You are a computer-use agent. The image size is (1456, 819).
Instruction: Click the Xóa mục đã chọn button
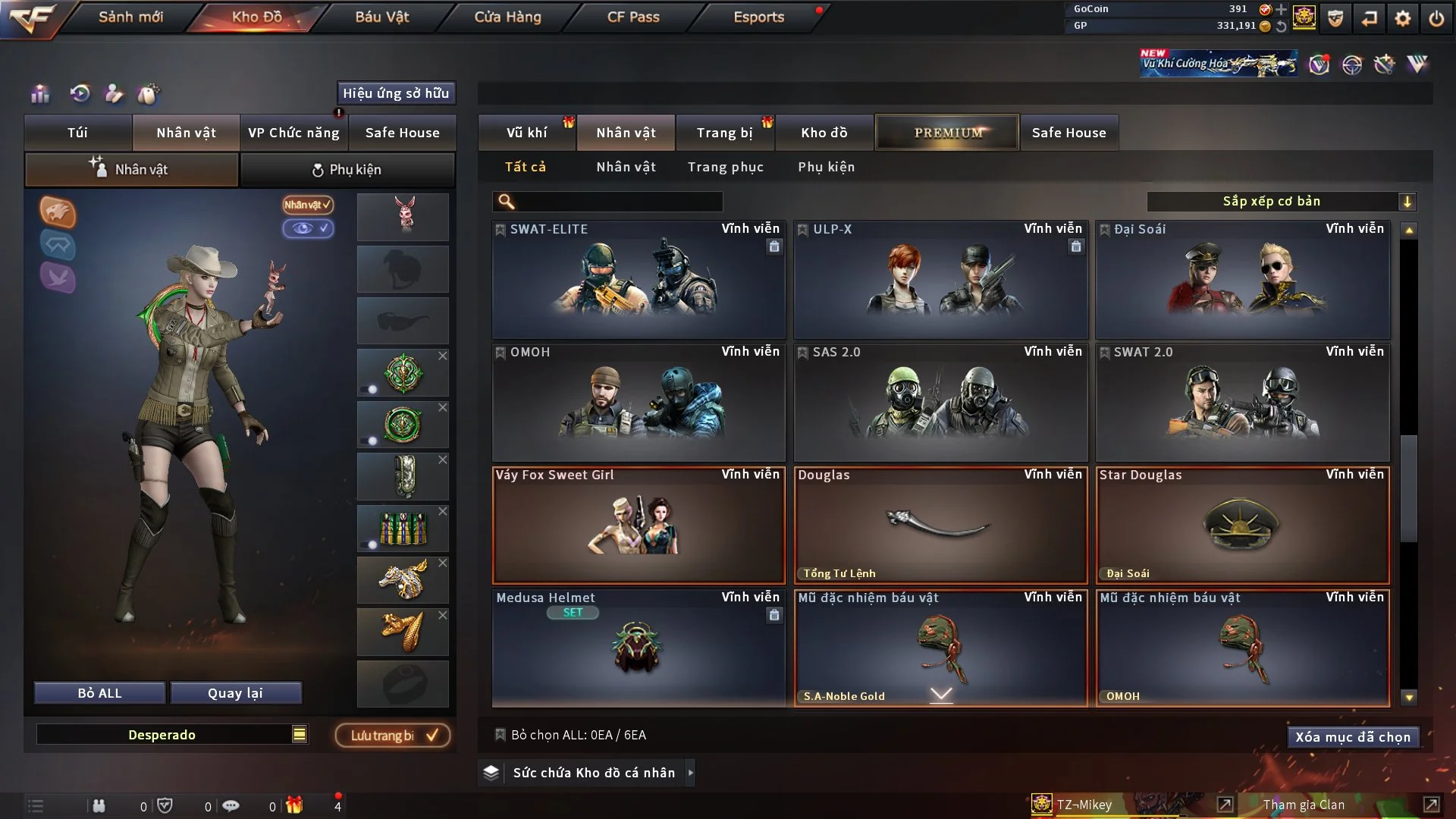pyautogui.click(x=1353, y=736)
